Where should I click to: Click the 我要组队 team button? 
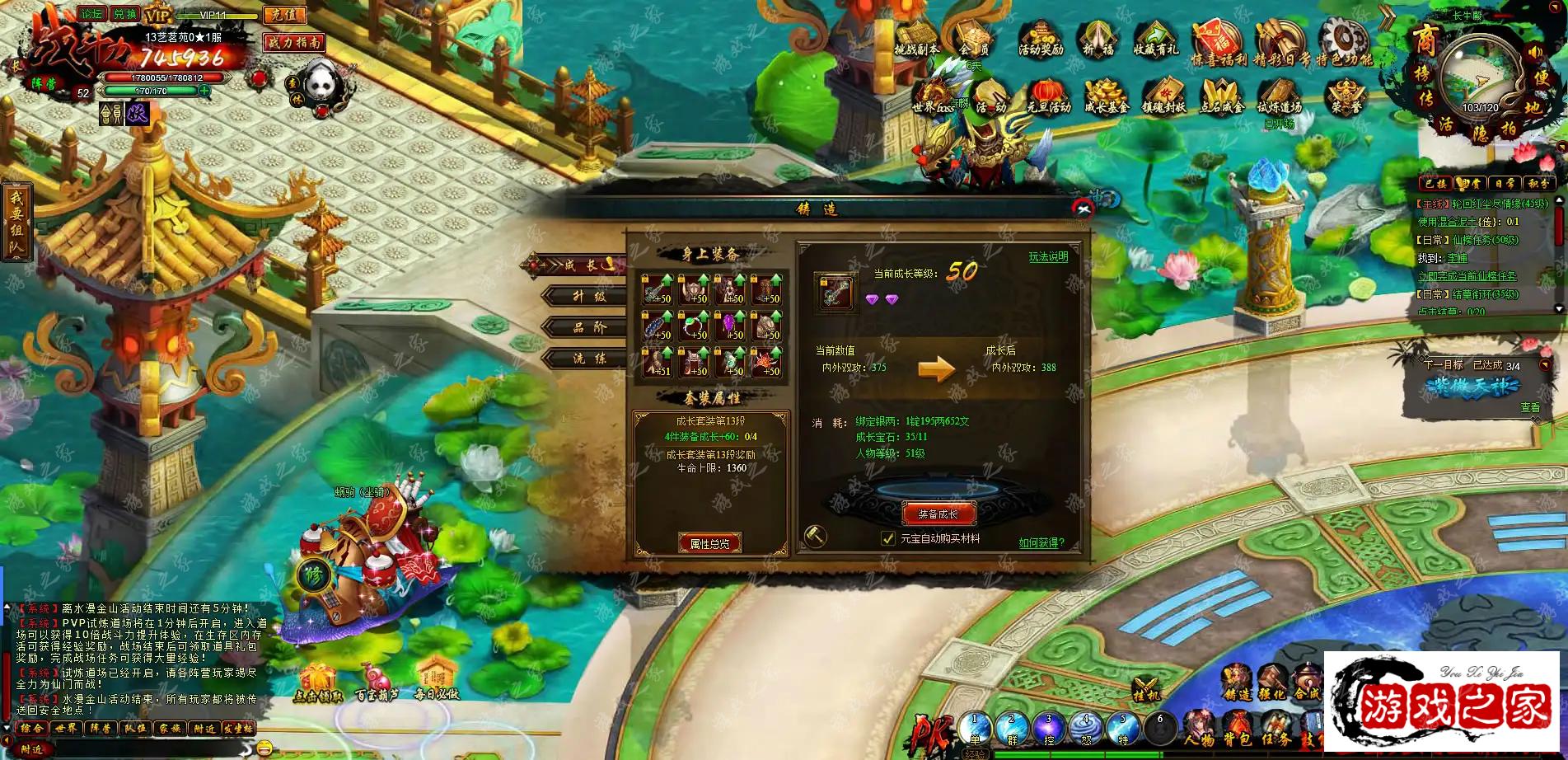(16, 221)
